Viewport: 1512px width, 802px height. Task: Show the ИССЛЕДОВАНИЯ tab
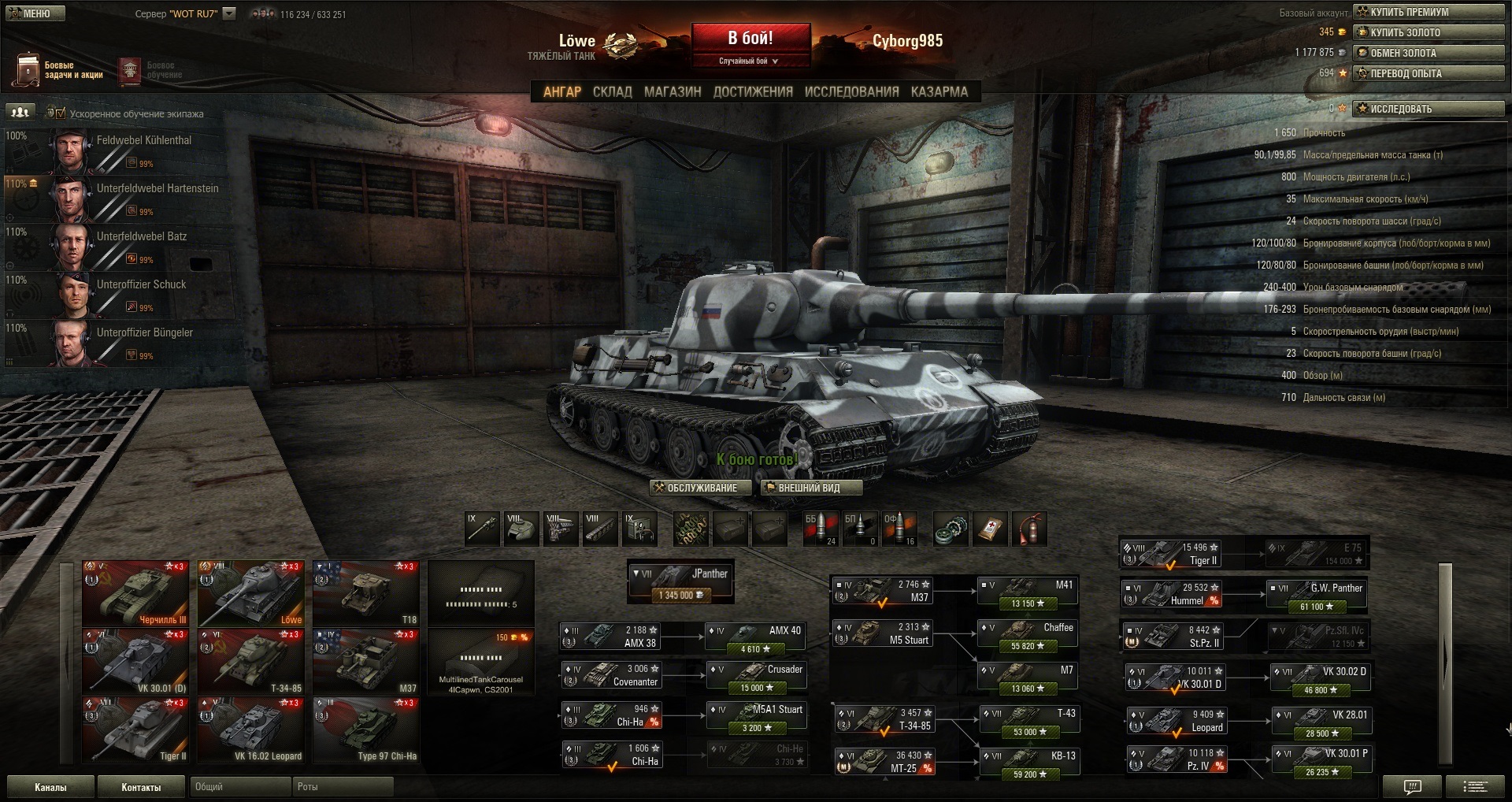[851, 91]
